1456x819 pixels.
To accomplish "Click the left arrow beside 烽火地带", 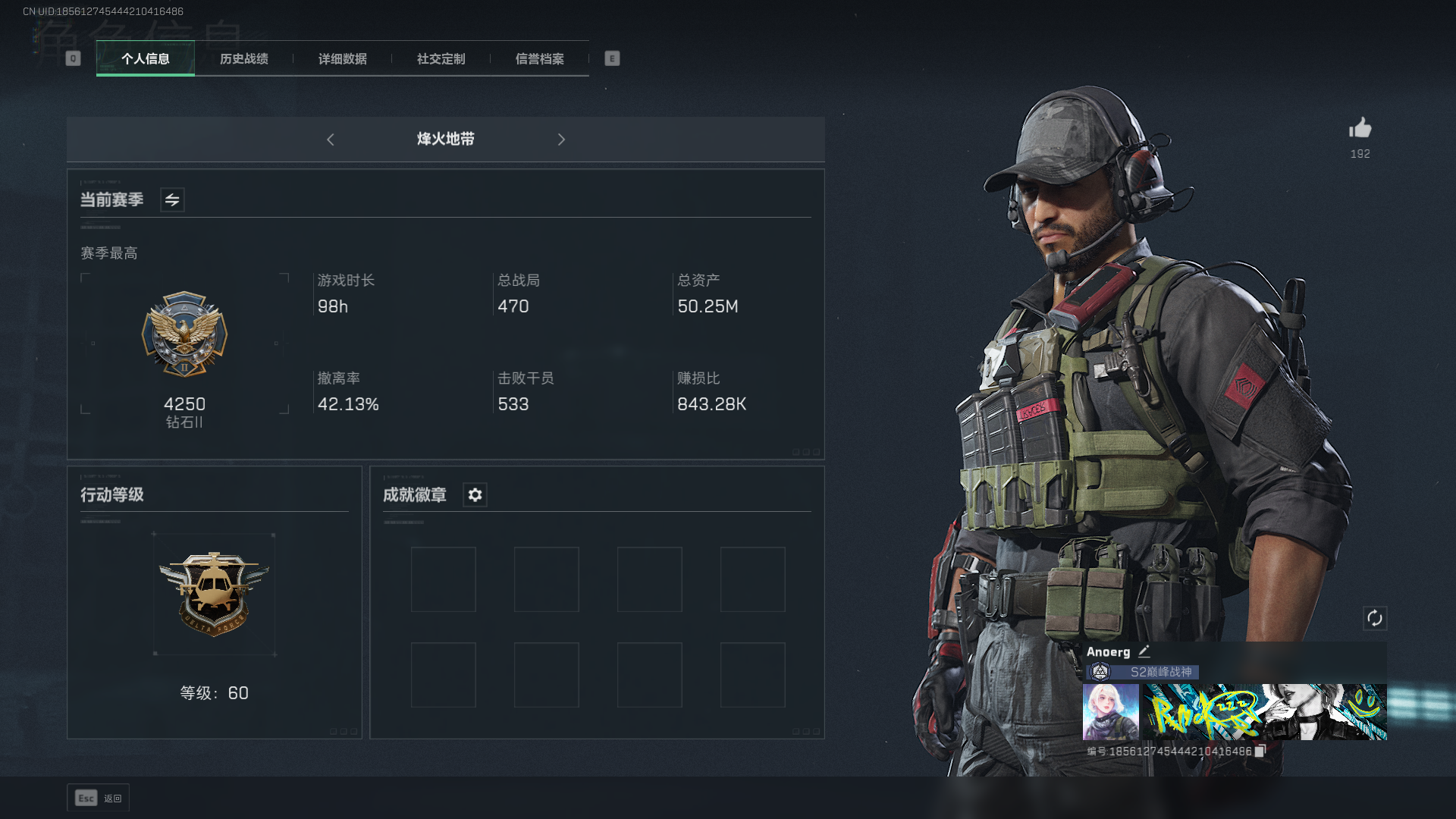I will [331, 140].
